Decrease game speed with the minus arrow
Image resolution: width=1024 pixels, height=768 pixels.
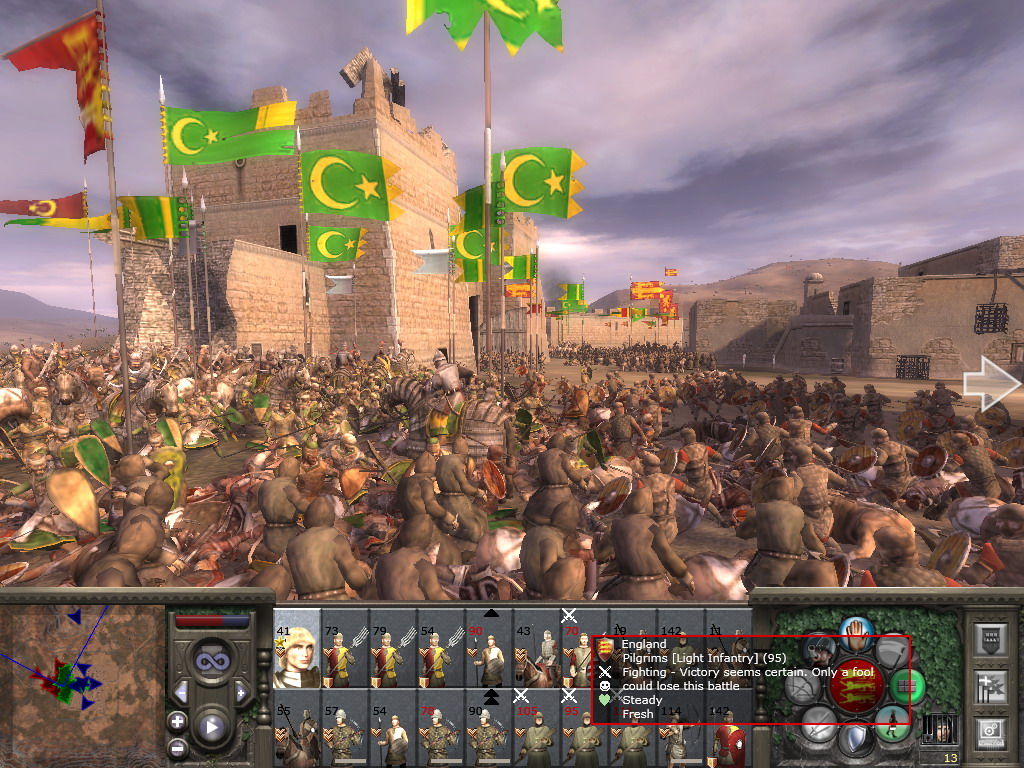[x=181, y=692]
